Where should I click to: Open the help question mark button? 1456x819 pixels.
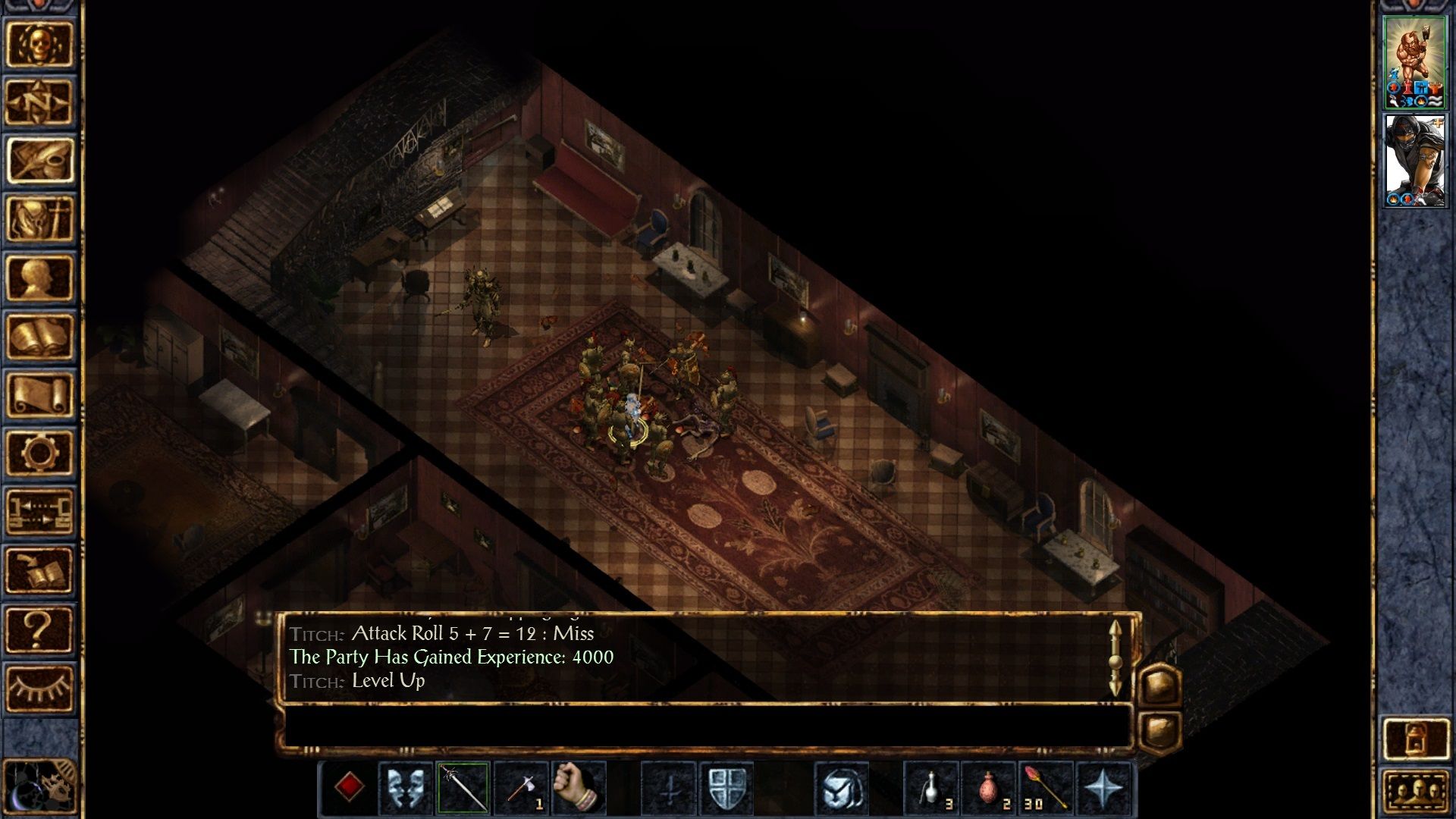[39, 629]
